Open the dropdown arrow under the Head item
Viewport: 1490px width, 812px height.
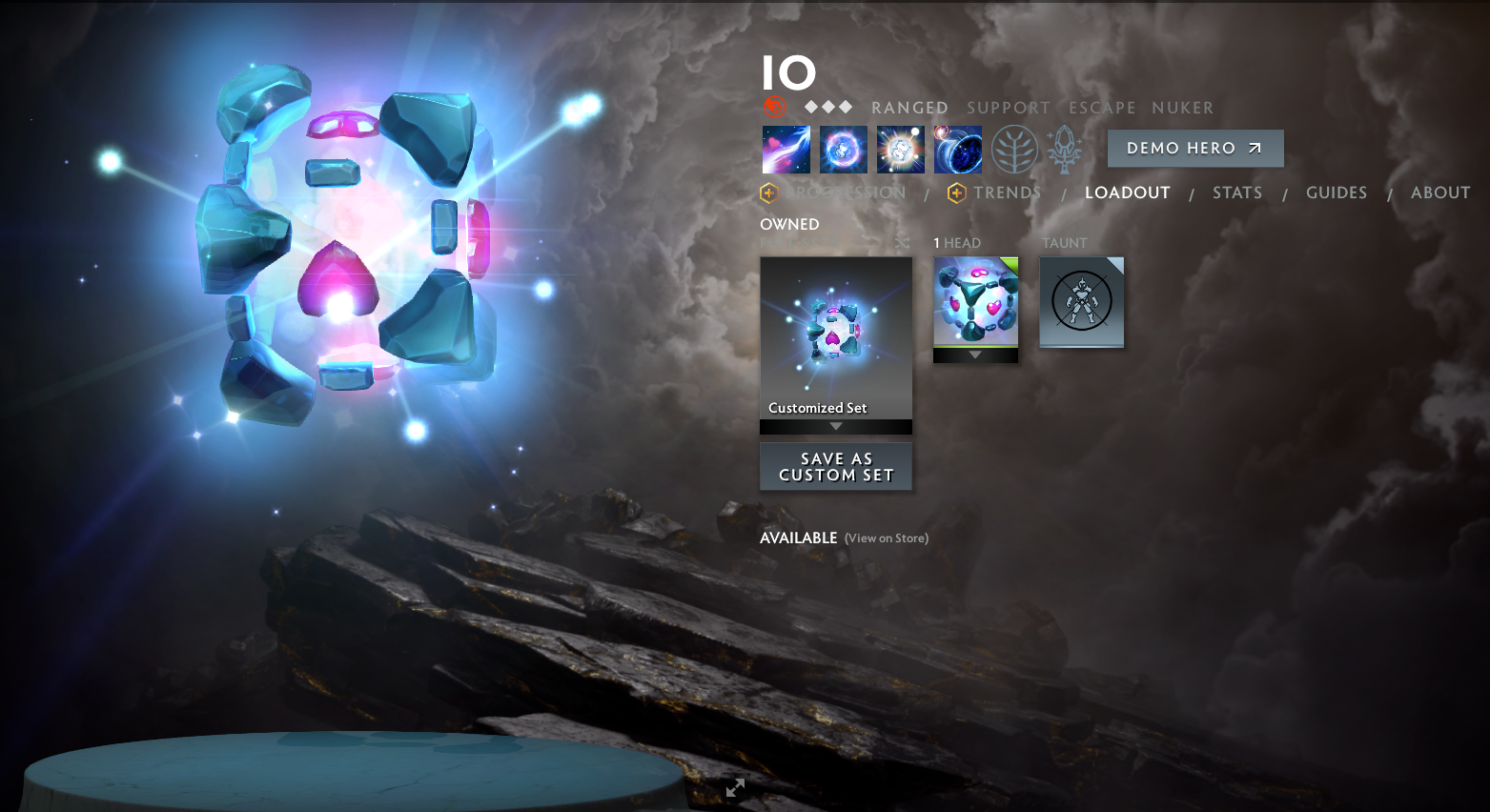(x=974, y=354)
